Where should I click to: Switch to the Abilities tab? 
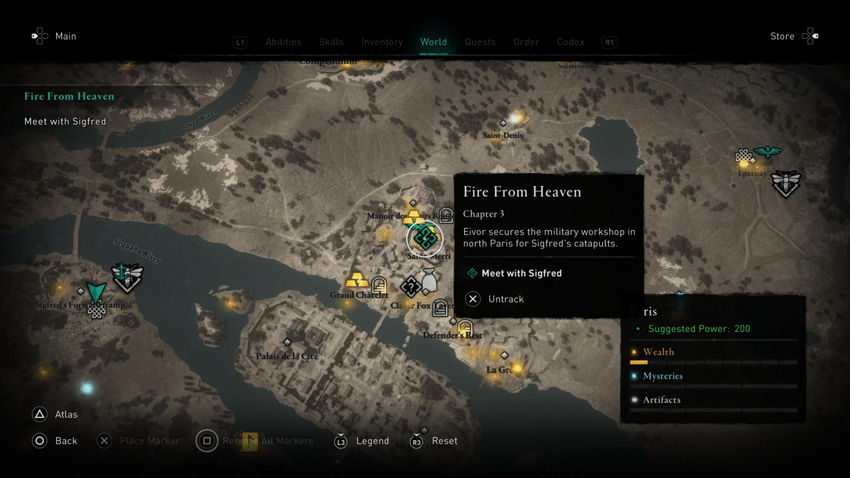point(283,42)
